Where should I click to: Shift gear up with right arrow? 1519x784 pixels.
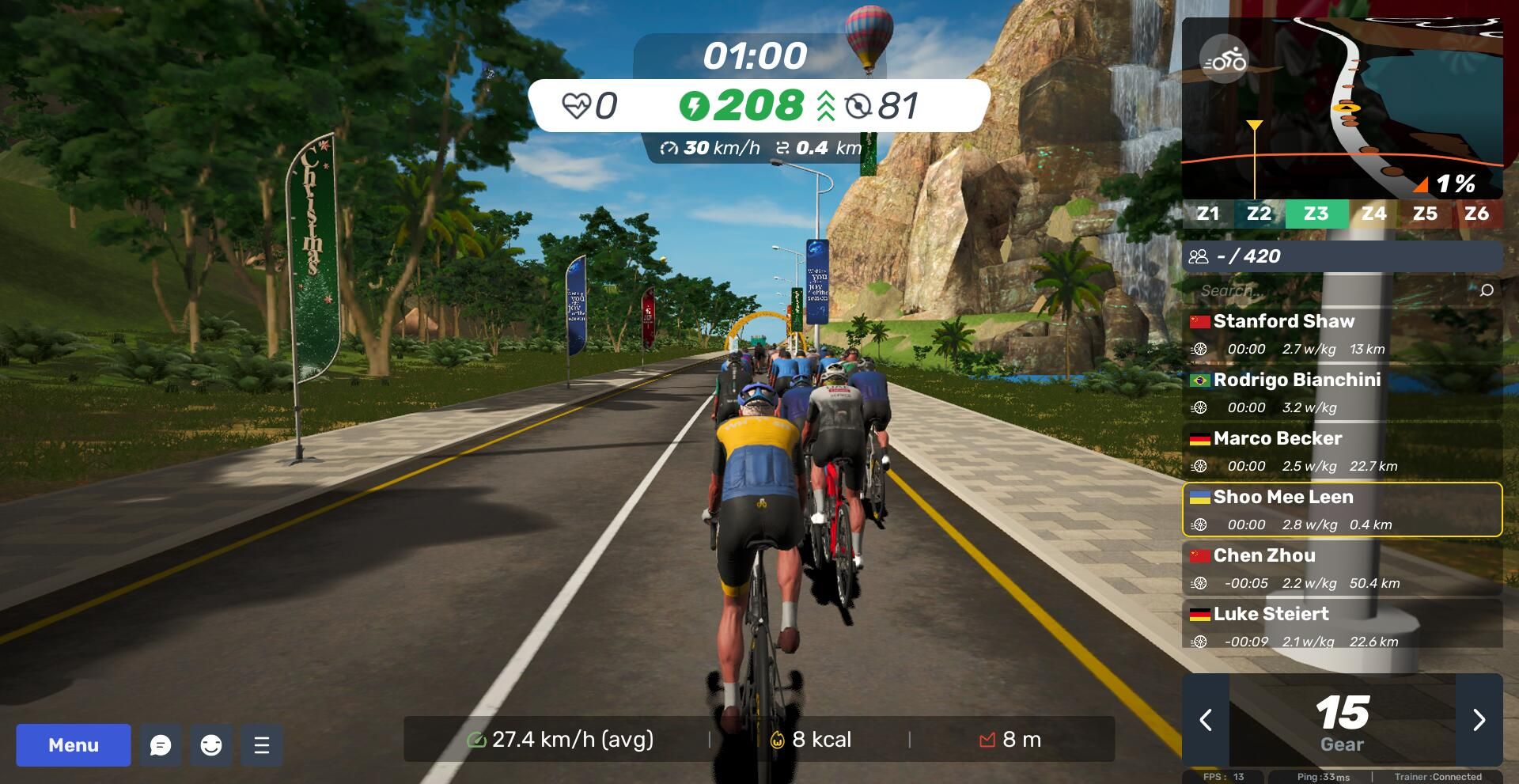1479,720
